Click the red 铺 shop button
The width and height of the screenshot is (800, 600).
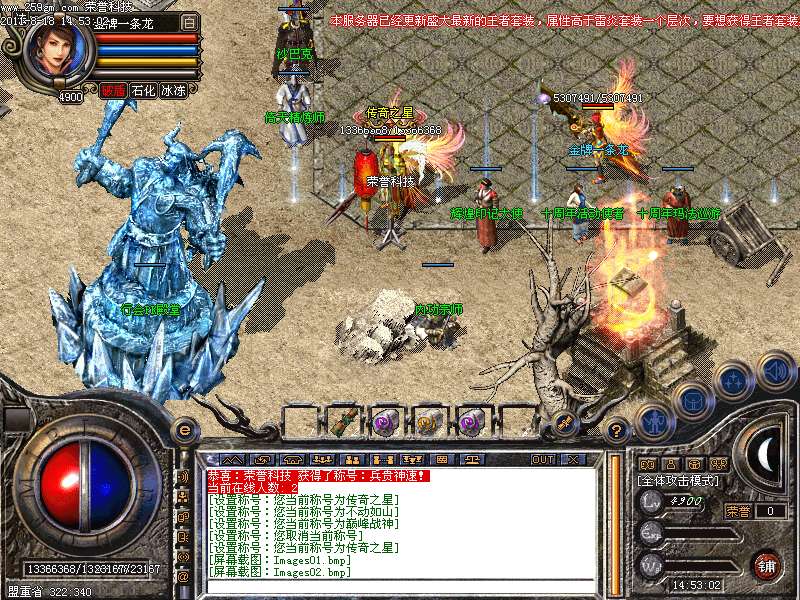(x=766, y=564)
